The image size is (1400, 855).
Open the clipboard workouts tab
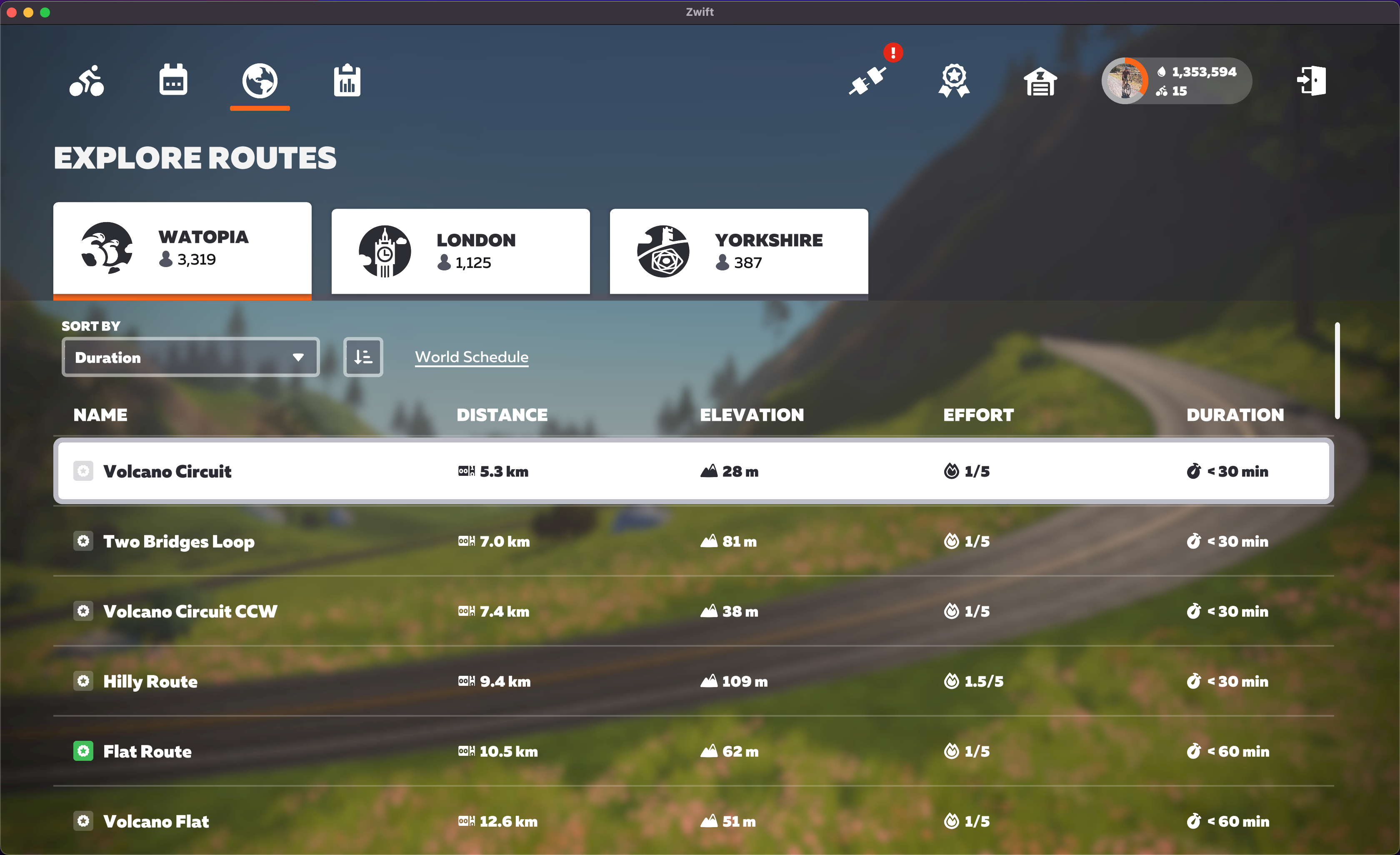pyautogui.click(x=347, y=81)
